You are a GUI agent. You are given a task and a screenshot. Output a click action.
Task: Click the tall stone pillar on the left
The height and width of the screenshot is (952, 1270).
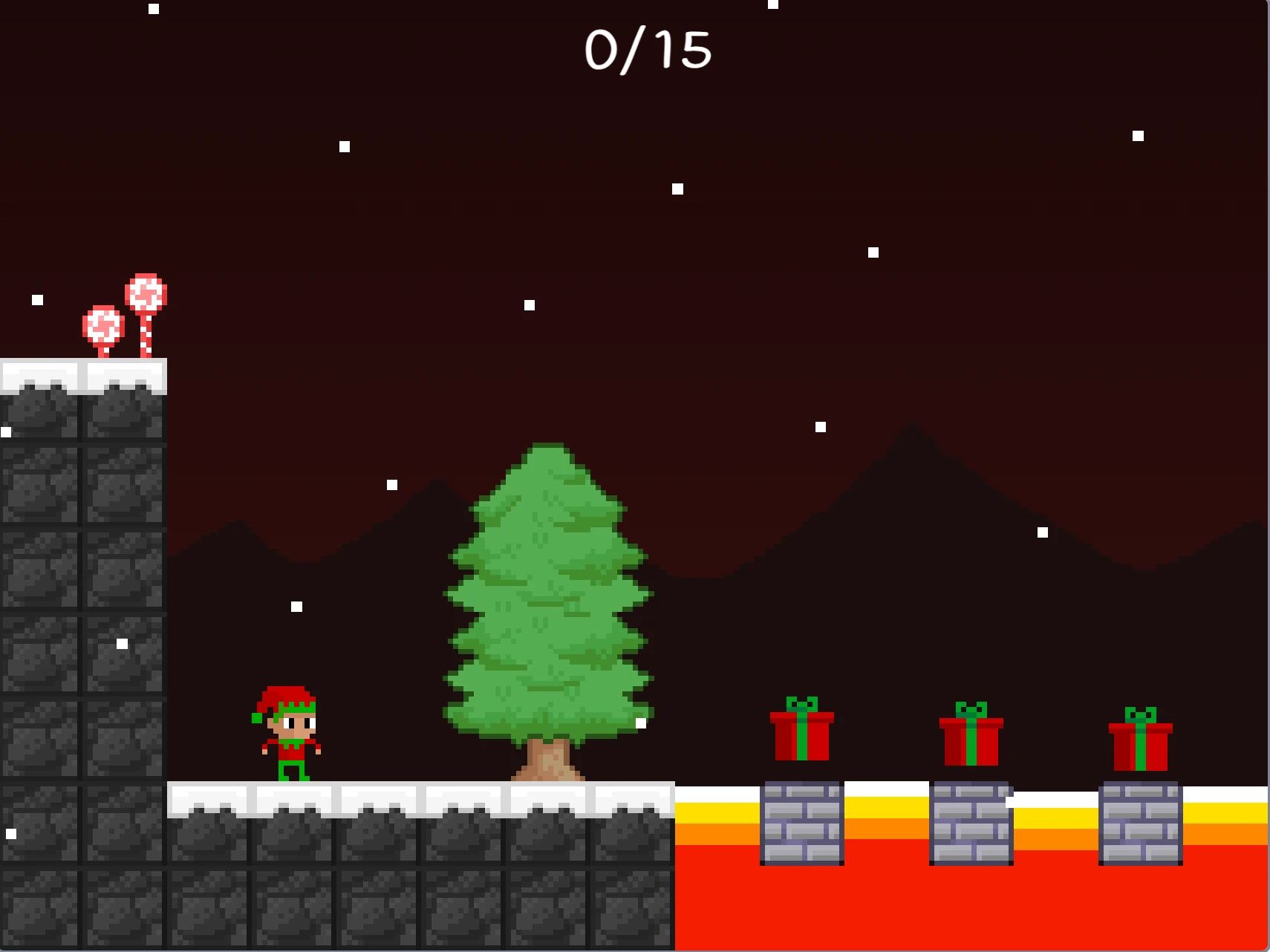pyautogui.click(x=82, y=594)
